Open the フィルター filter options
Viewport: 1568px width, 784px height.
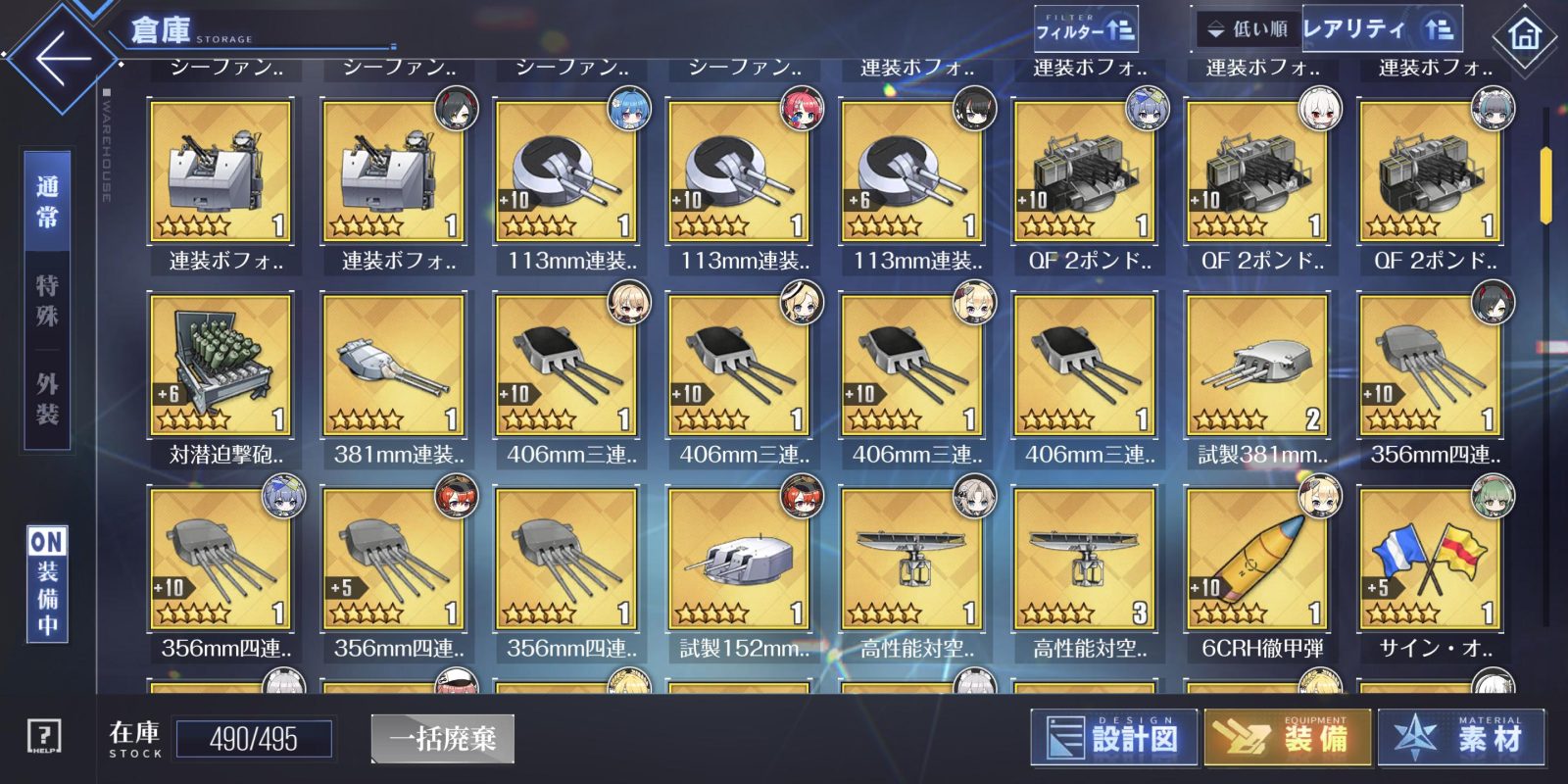click(1084, 30)
